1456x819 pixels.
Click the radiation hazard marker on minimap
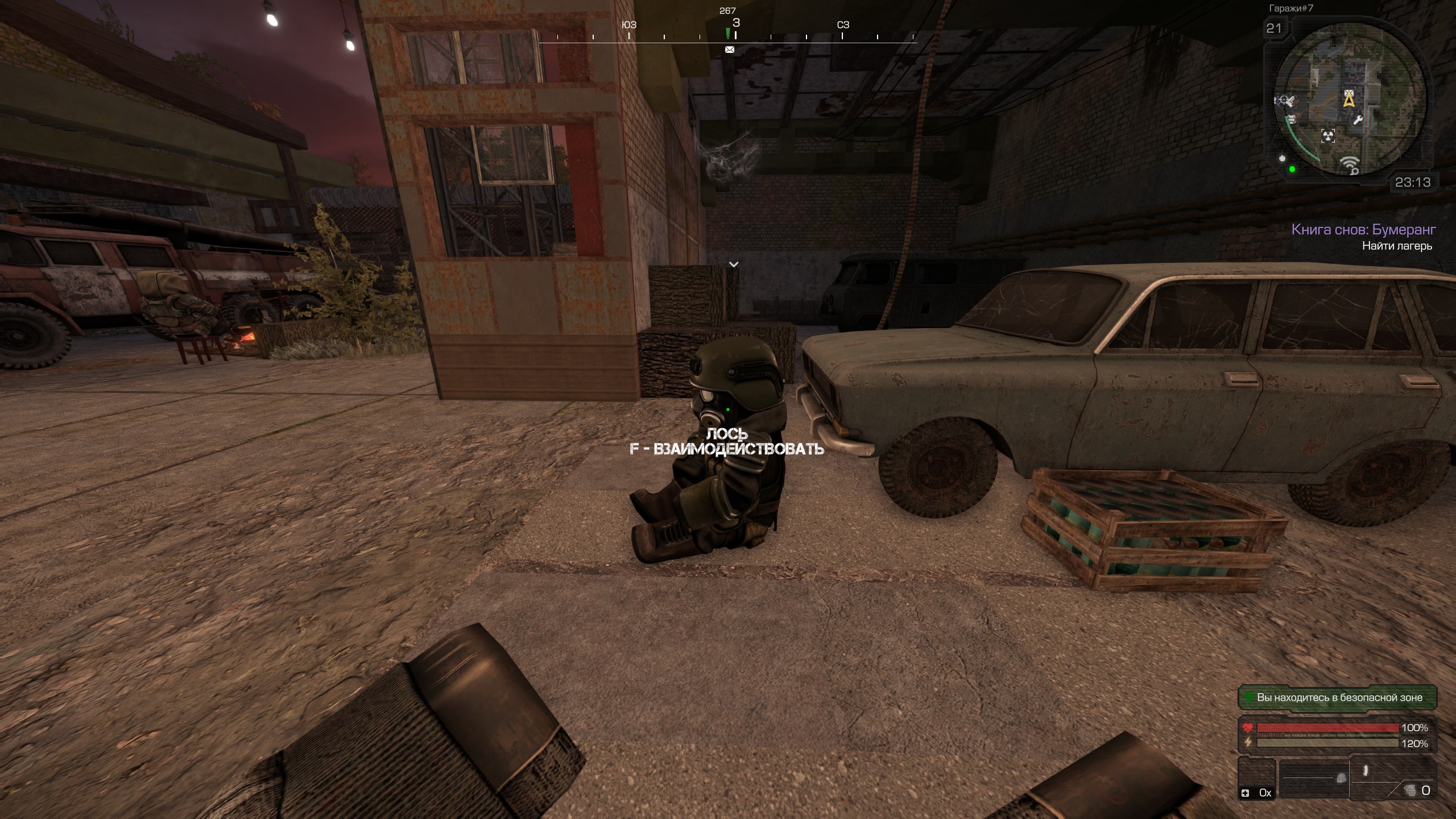click(x=1327, y=135)
